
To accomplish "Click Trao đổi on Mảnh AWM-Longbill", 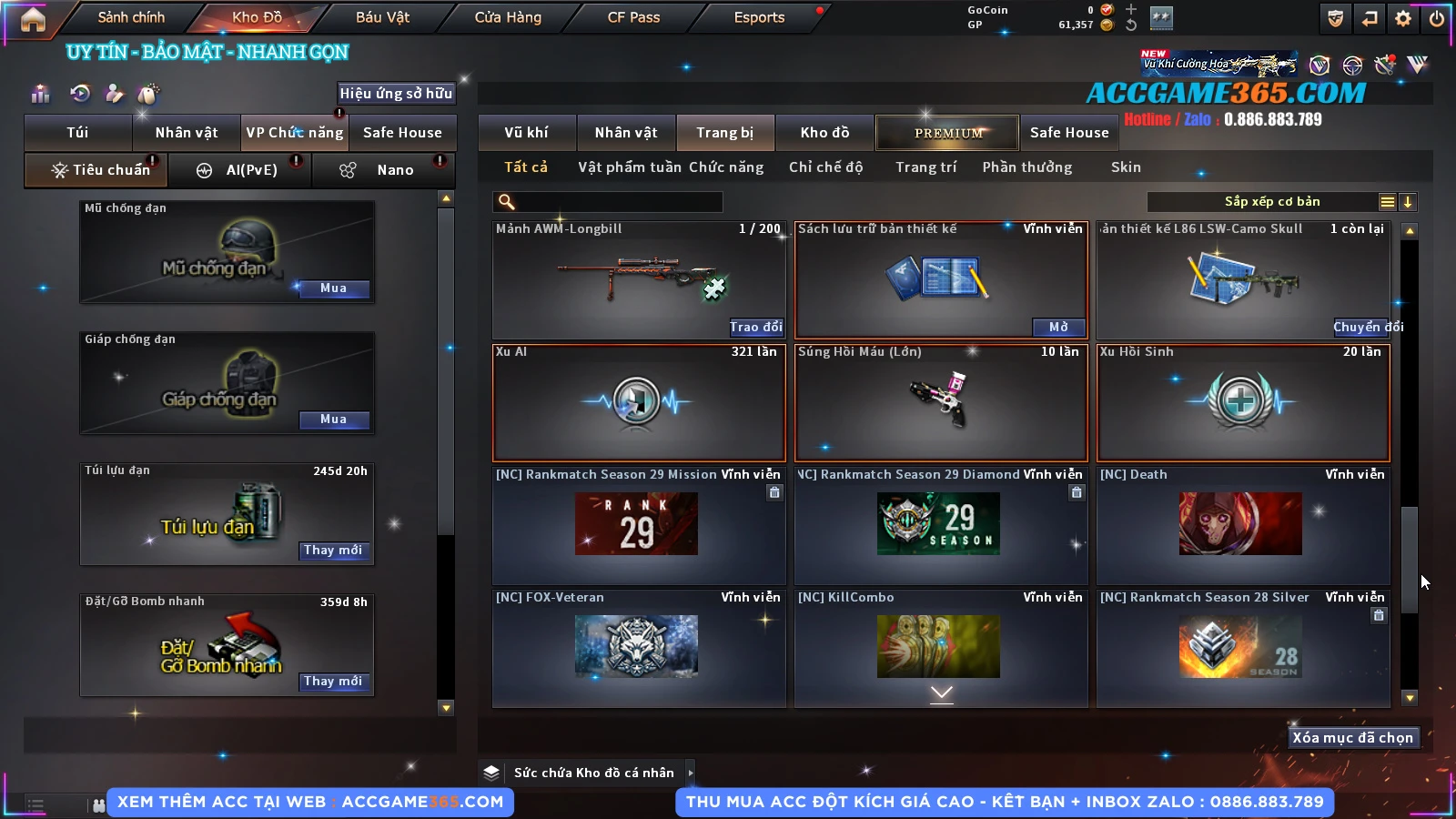I will tap(755, 328).
